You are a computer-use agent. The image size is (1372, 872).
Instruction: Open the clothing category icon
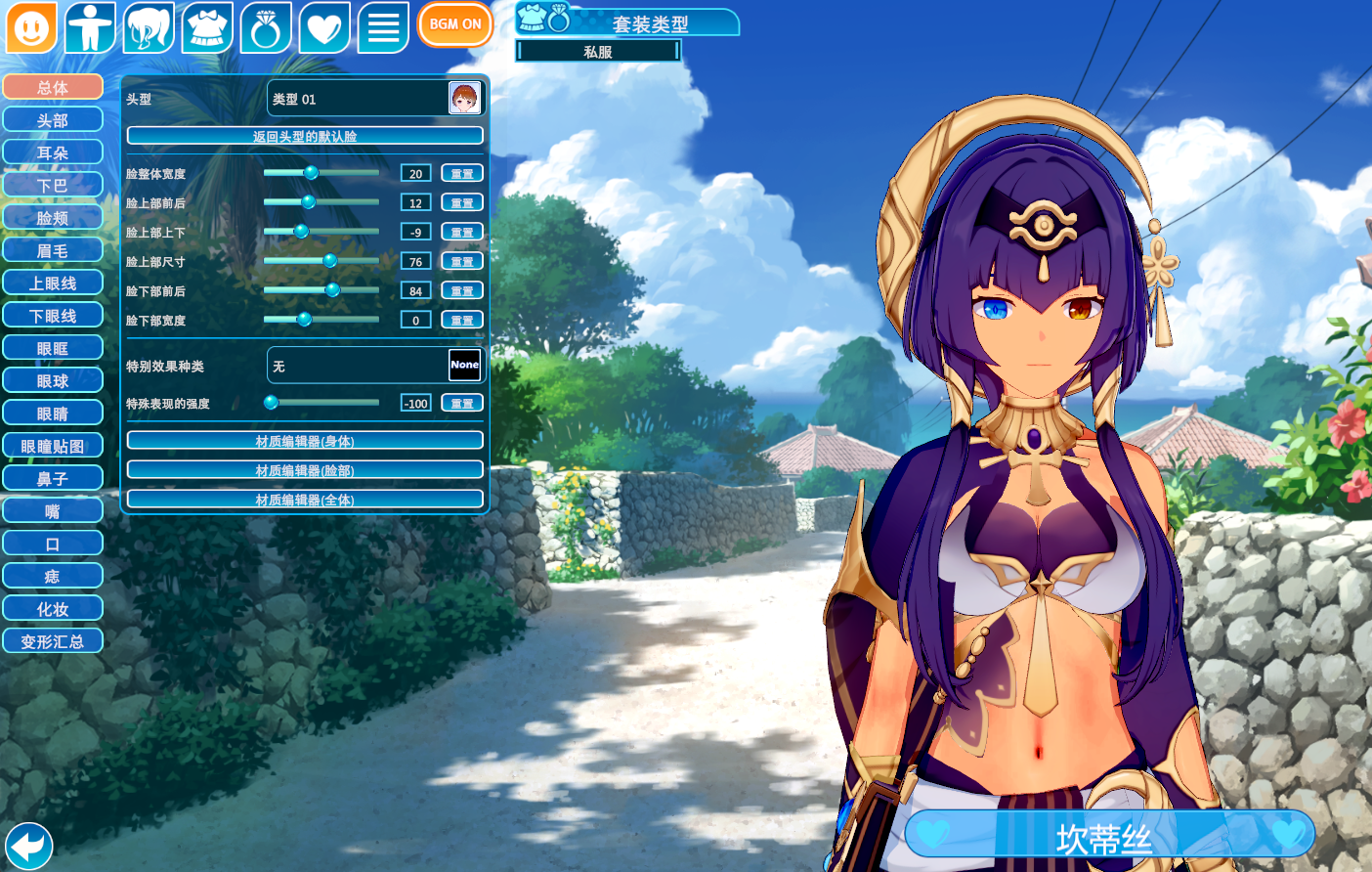point(207,27)
